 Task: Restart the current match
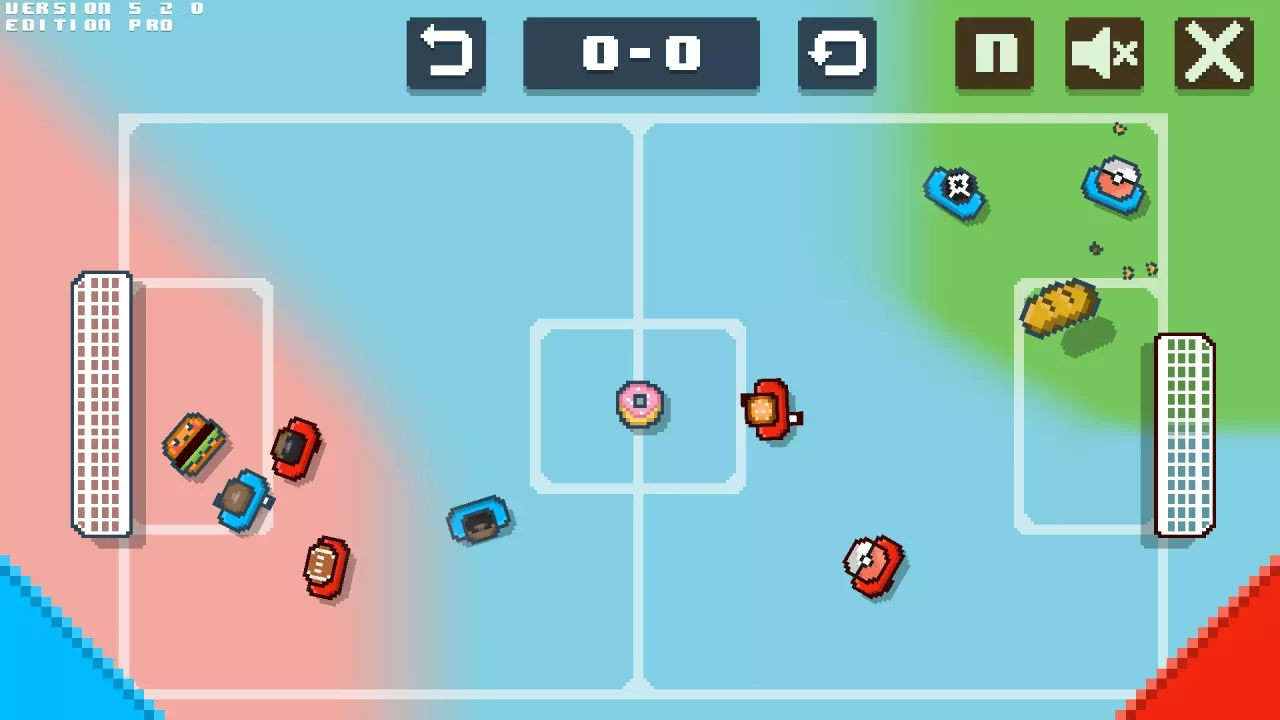(x=837, y=55)
